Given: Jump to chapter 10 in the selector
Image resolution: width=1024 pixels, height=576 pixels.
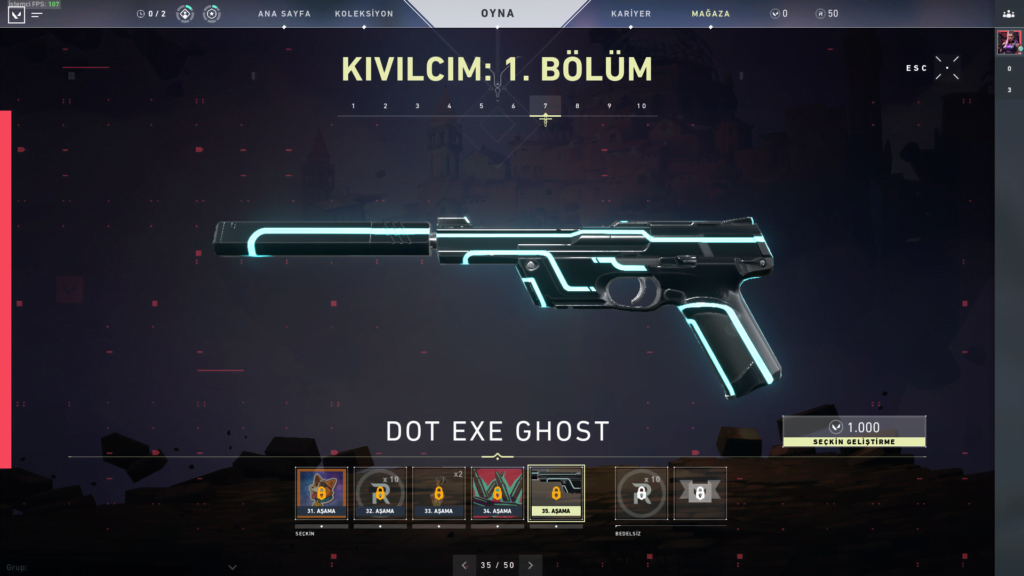Looking at the screenshot, I should point(641,106).
